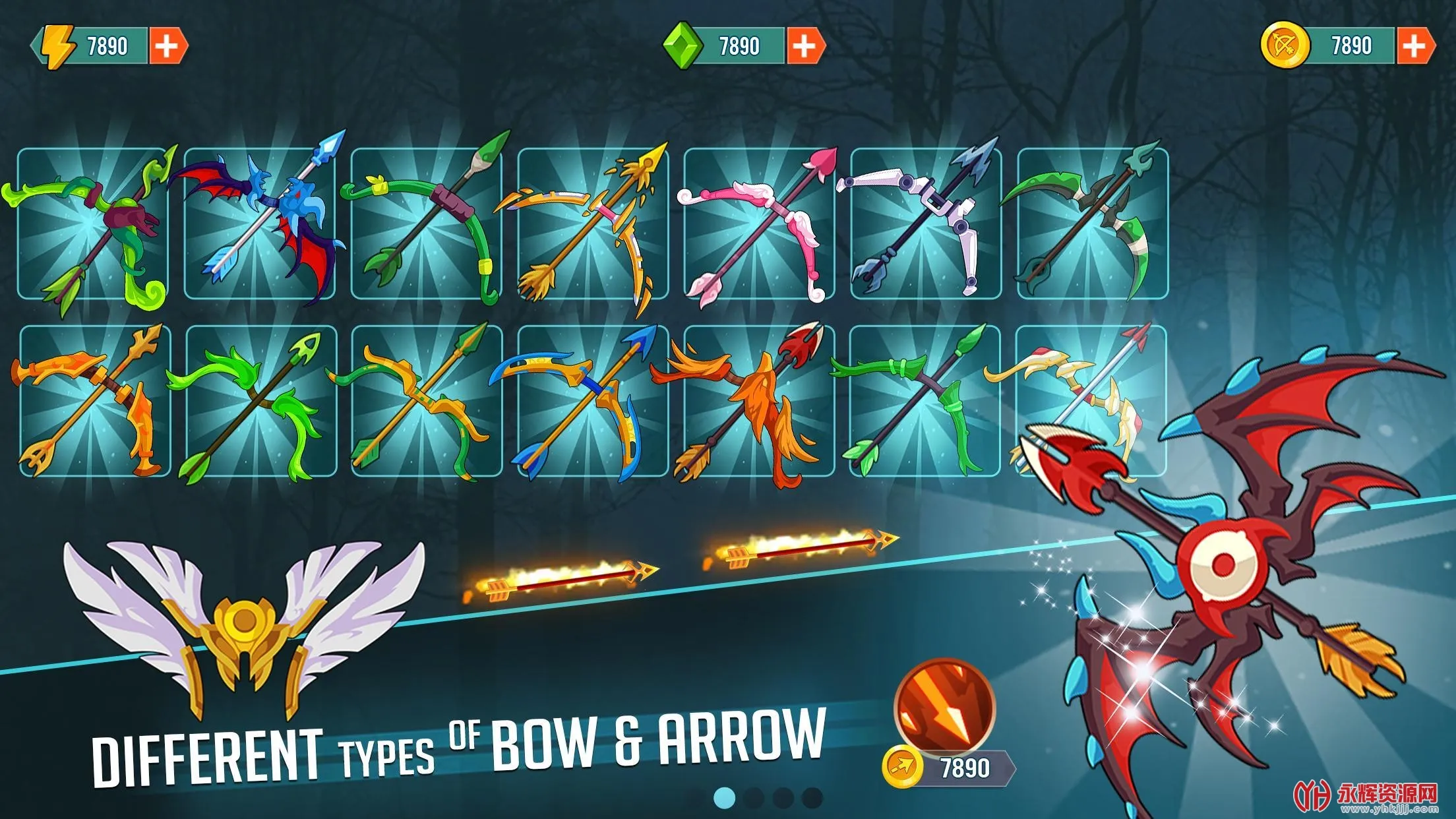Choose the golden trident-arrow bow
The width and height of the screenshot is (1456, 819).
tap(592, 224)
